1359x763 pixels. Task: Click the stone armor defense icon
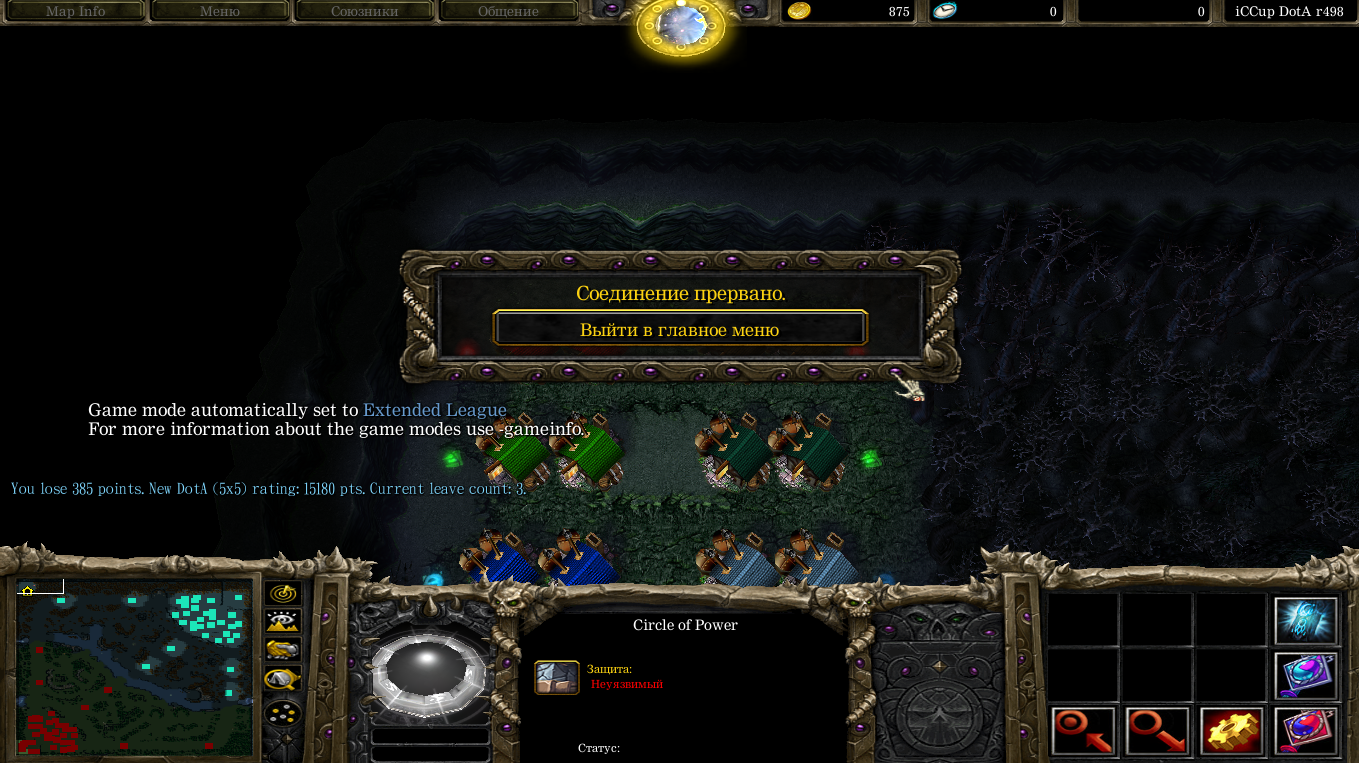[x=557, y=677]
